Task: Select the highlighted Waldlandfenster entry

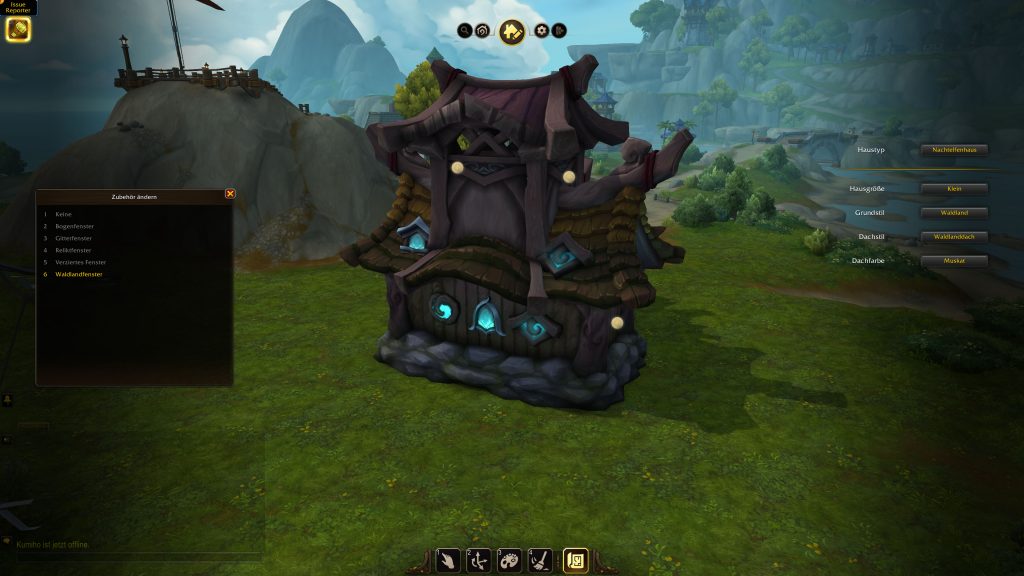Action: point(79,274)
